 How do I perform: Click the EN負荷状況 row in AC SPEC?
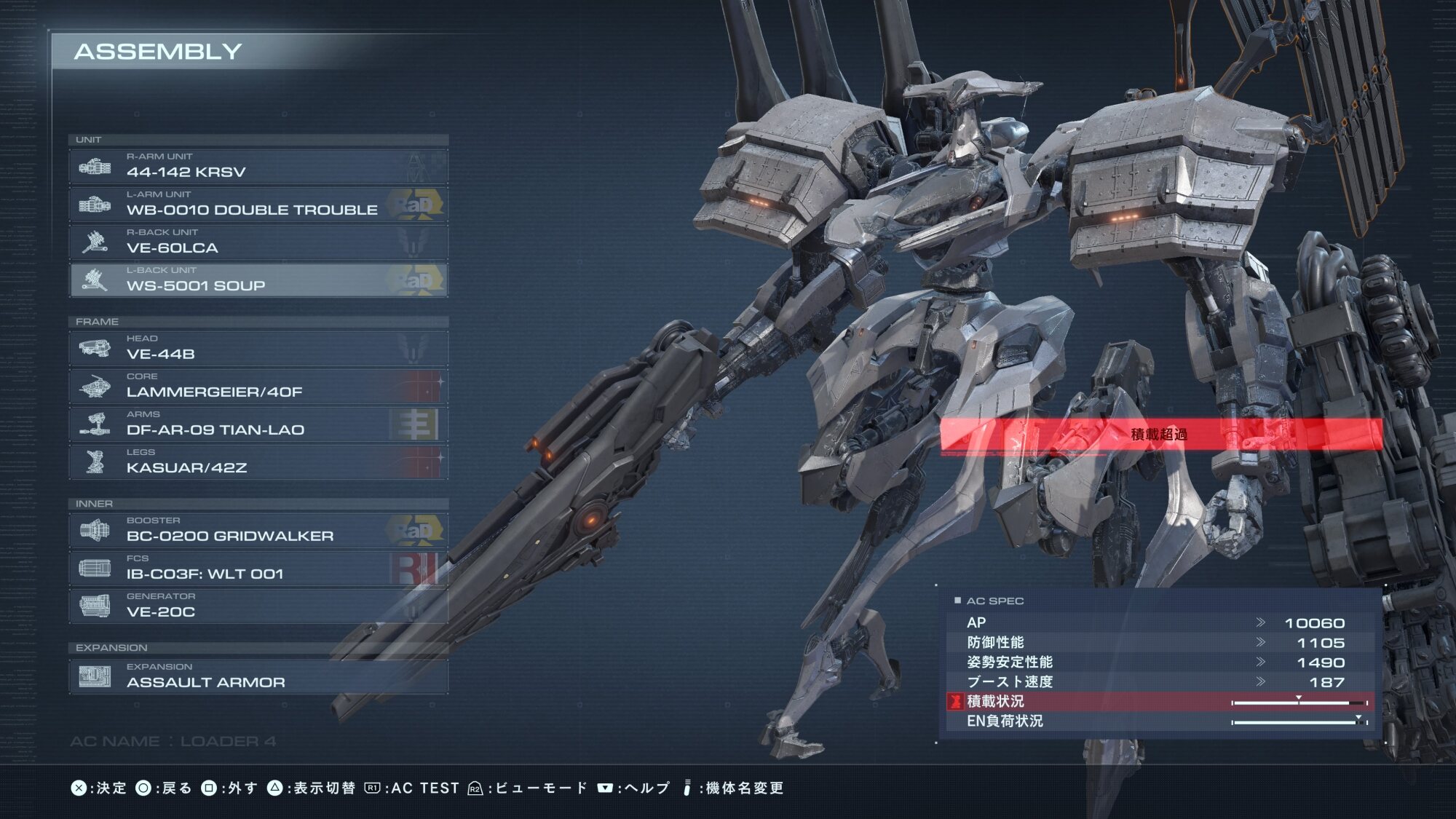click(x=1160, y=721)
